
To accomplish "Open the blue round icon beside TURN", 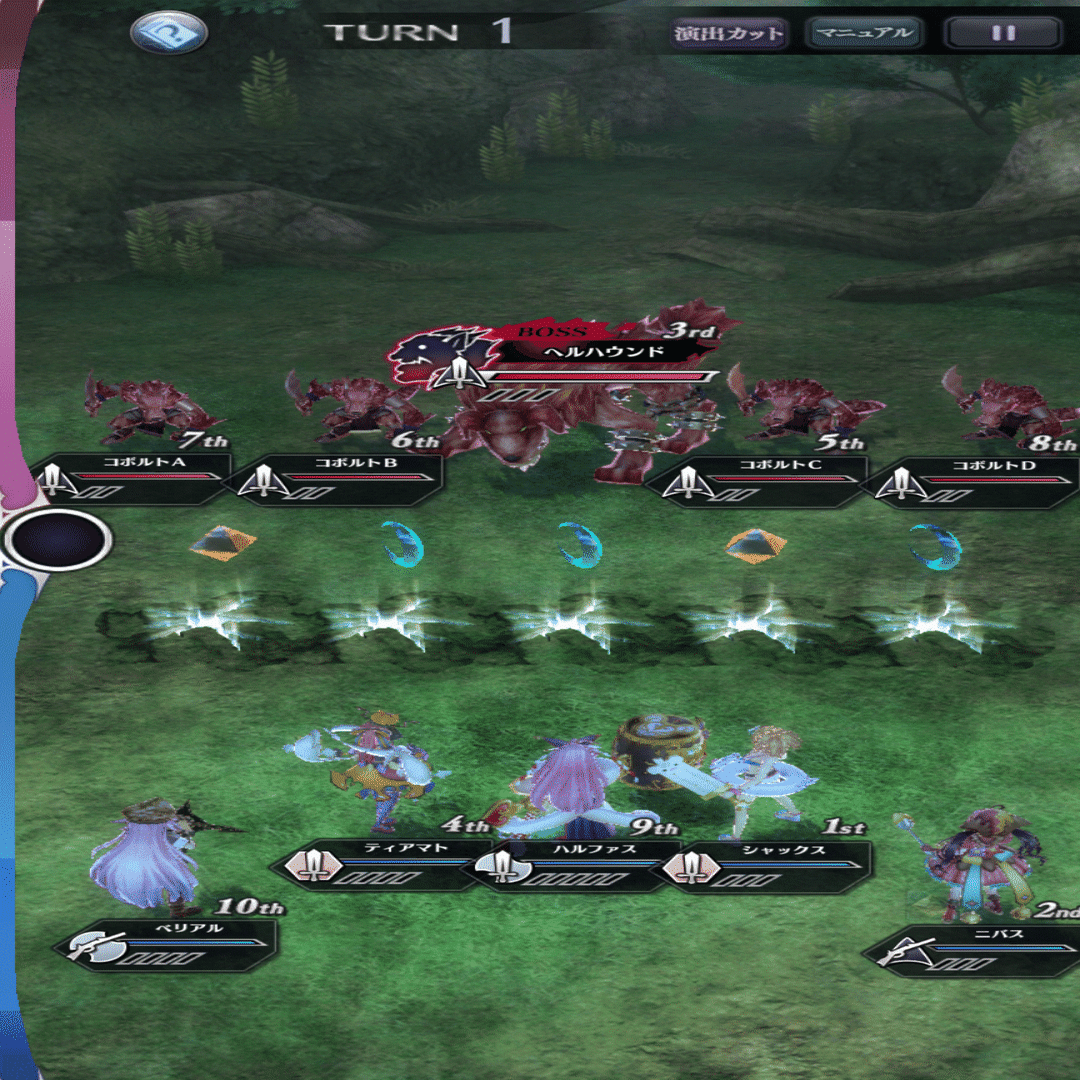I will 169,33.
